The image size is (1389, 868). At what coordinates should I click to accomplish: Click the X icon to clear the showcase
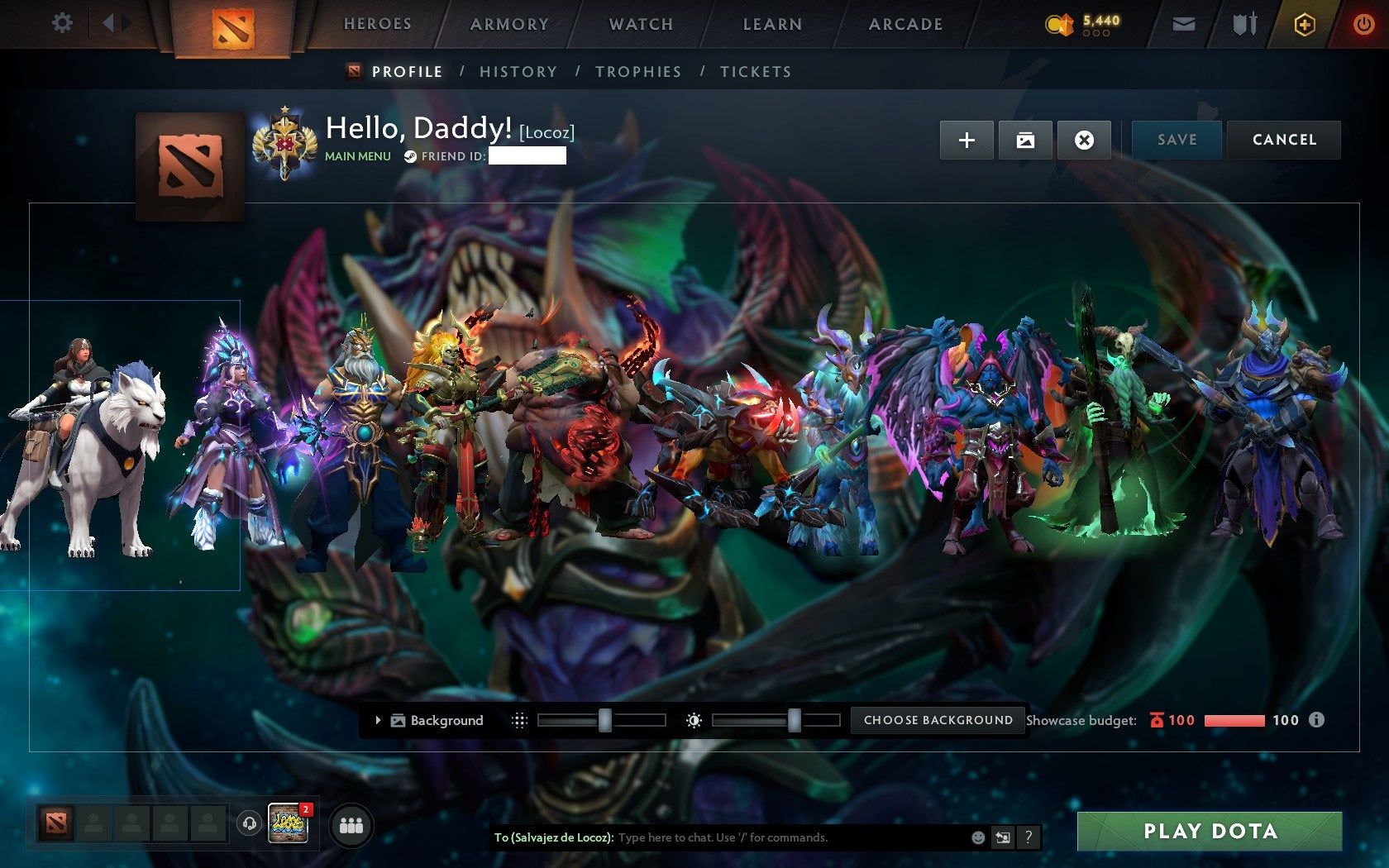pyautogui.click(x=1084, y=140)
